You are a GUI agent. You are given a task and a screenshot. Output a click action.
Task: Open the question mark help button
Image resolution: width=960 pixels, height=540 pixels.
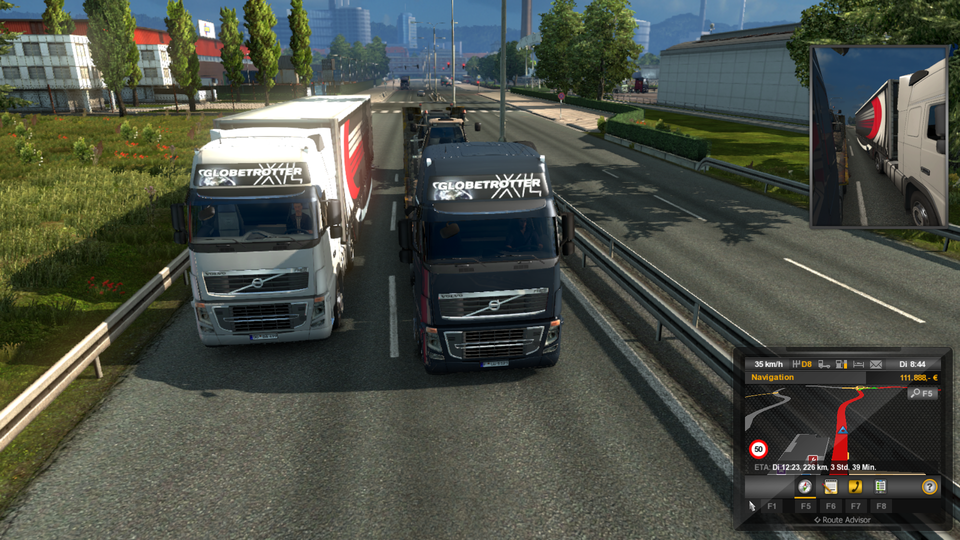pyautogui.click(x=929, y=487)
